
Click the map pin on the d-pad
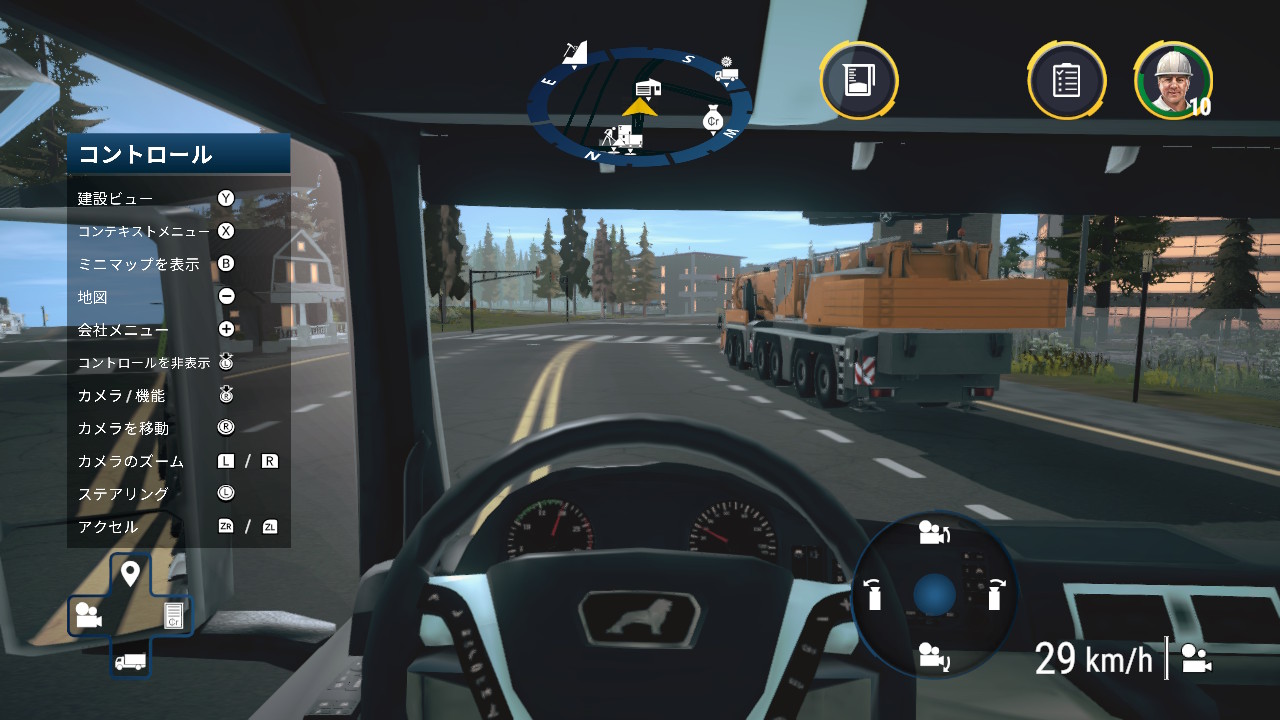click(x=130, y=574)
